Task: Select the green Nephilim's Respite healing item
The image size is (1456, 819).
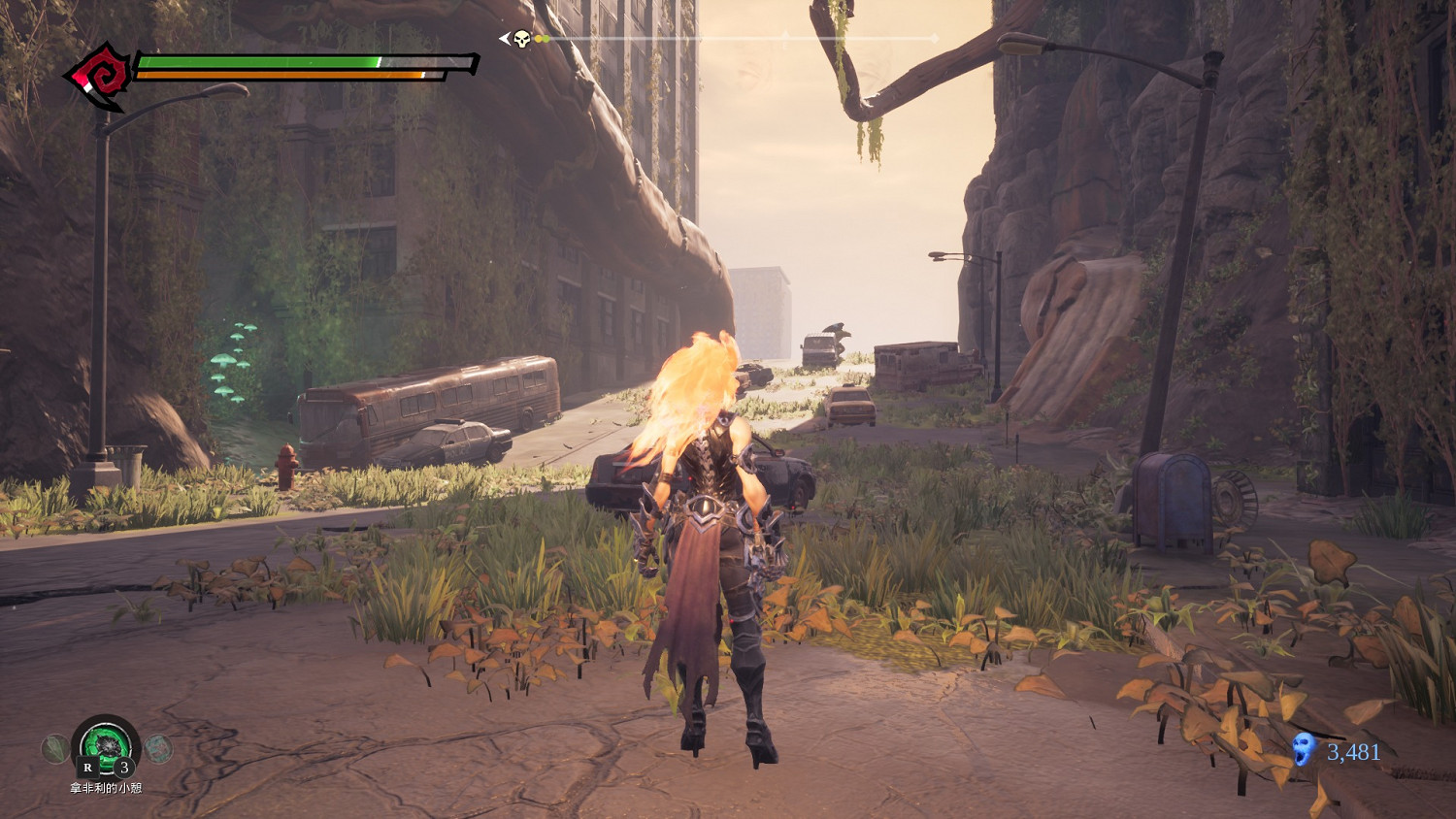Action: (x=106, y=745)
